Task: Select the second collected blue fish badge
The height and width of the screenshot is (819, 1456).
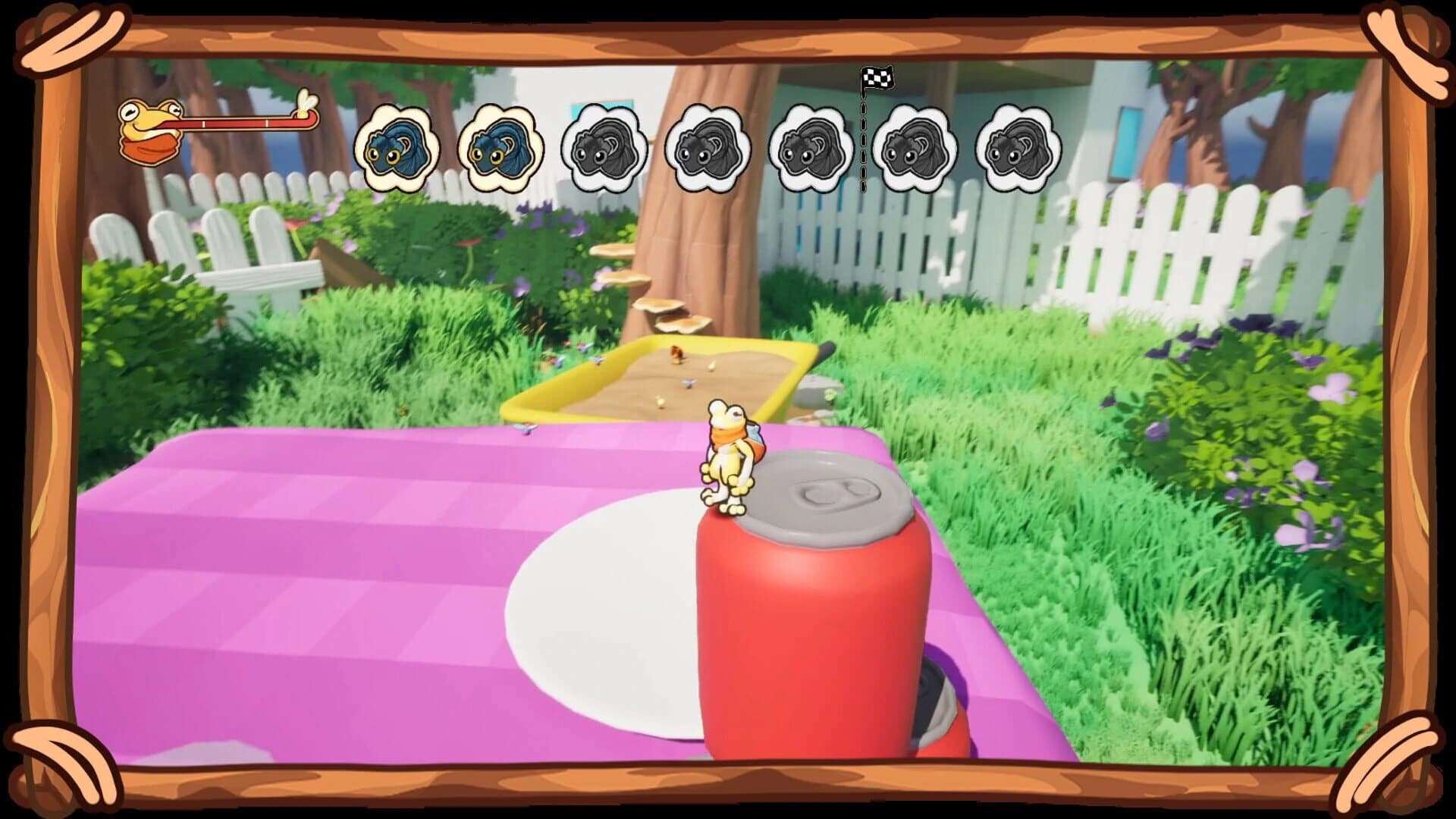Action: pyautogui.click(x=500, y=148)
